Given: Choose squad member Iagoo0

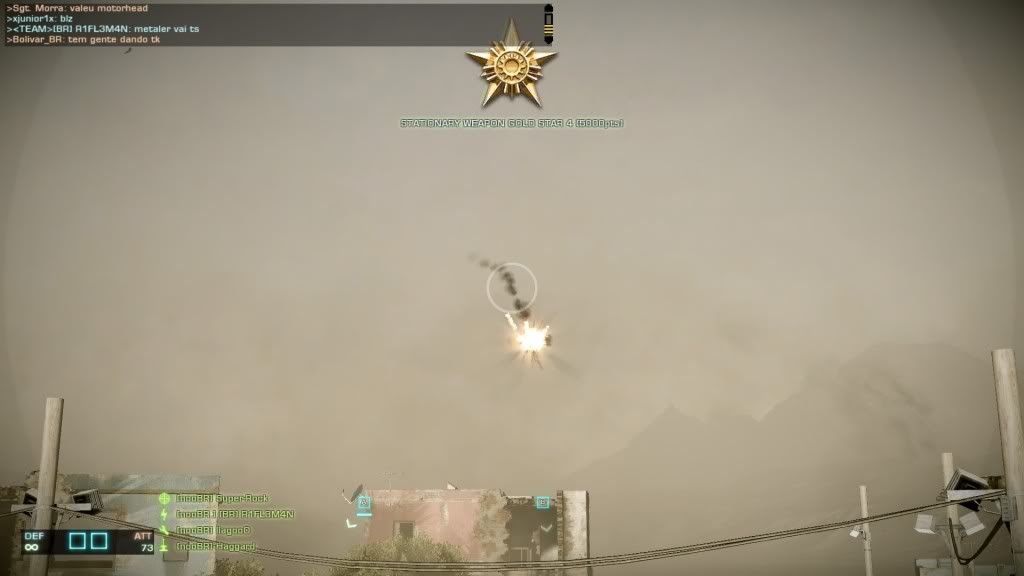Looking at the screenshot, I should coord(214,530).
